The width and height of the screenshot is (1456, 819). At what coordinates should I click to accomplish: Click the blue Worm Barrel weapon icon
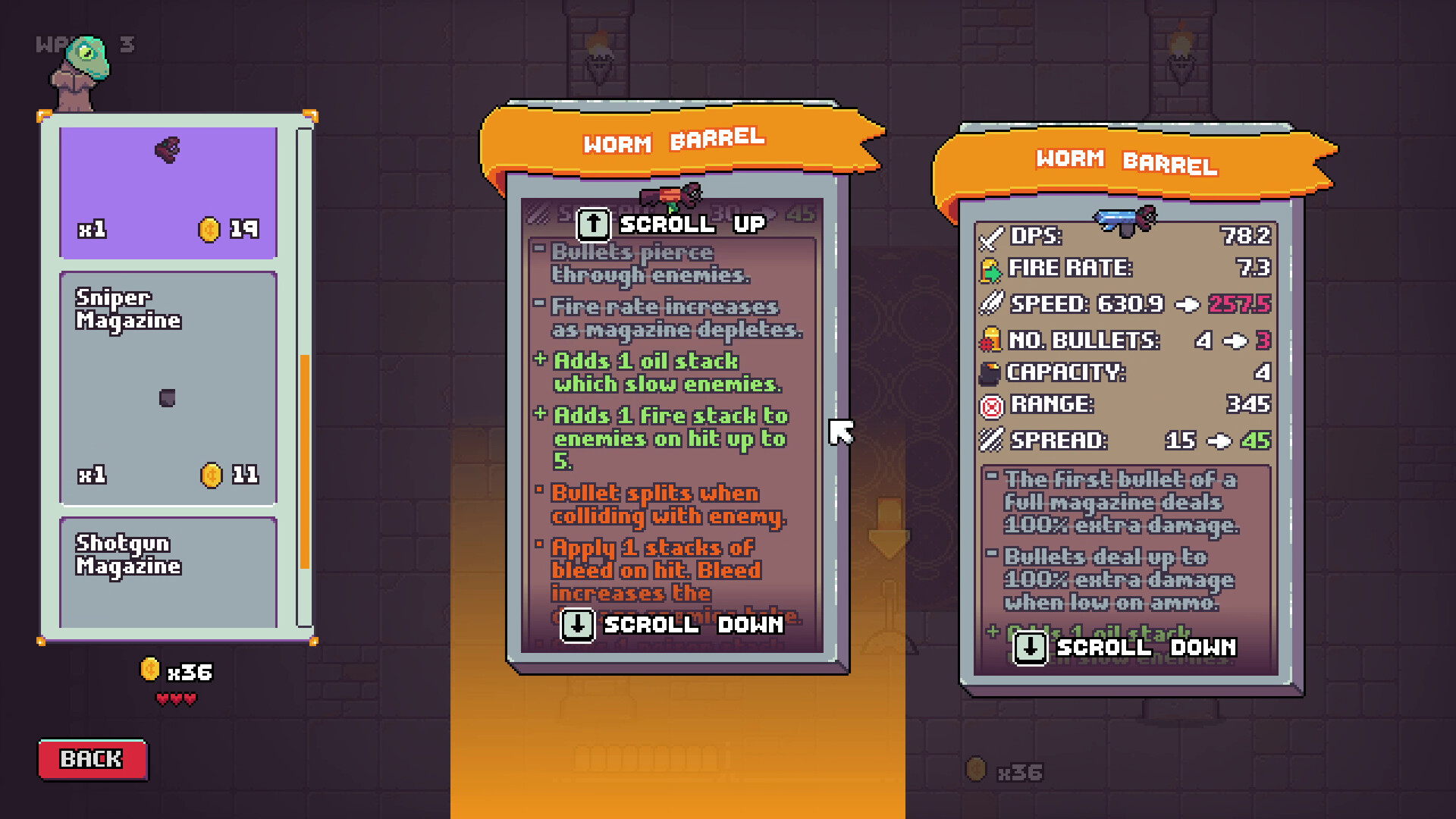click(x=1125, y=218)
